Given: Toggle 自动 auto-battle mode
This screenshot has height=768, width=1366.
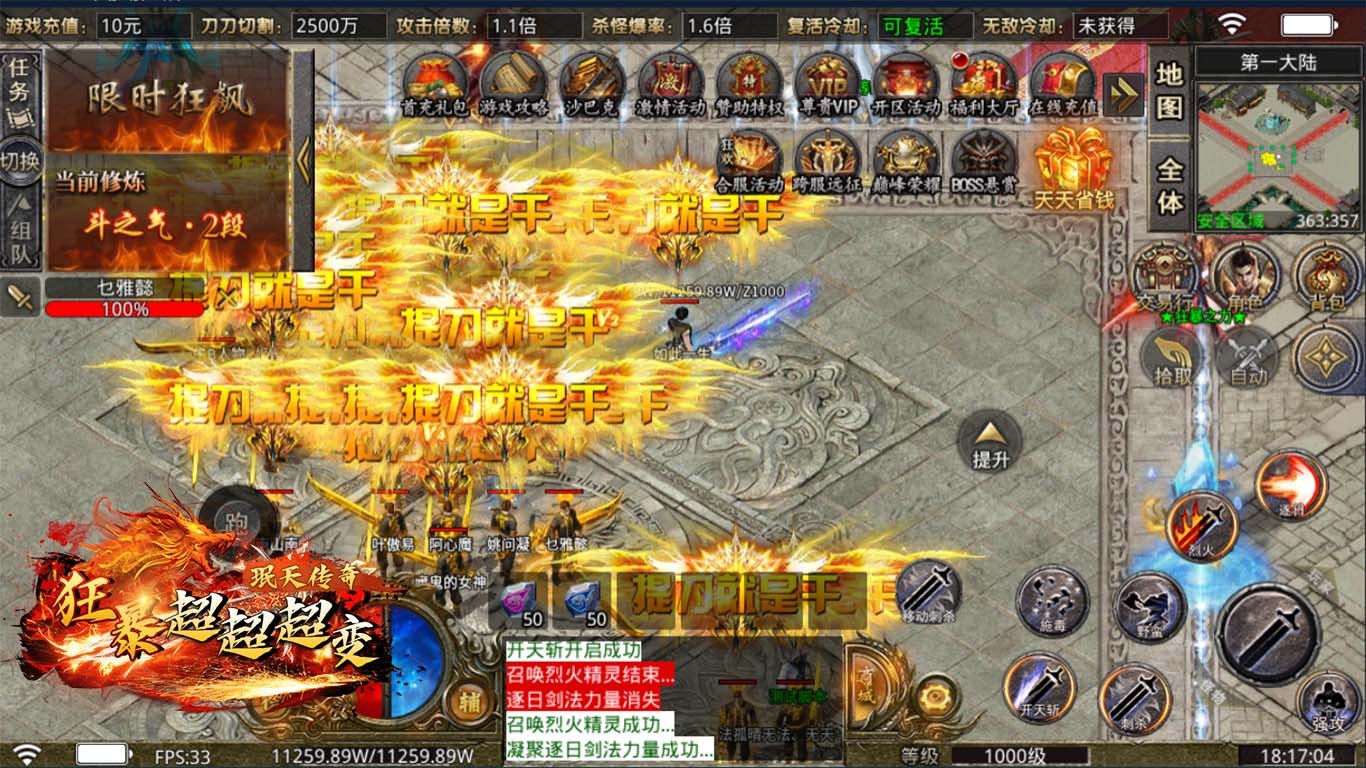Looking at the screenshot, I should tap(1247, 357).
